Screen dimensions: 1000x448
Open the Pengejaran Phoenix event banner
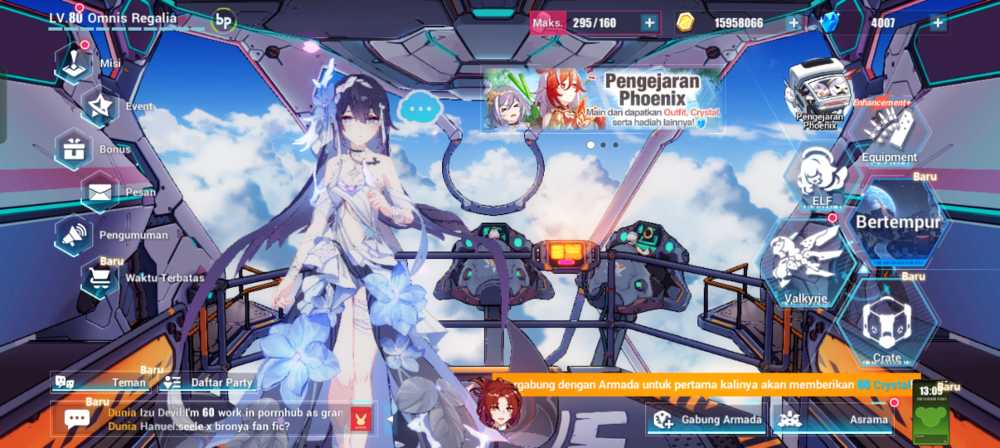point(601,99)
